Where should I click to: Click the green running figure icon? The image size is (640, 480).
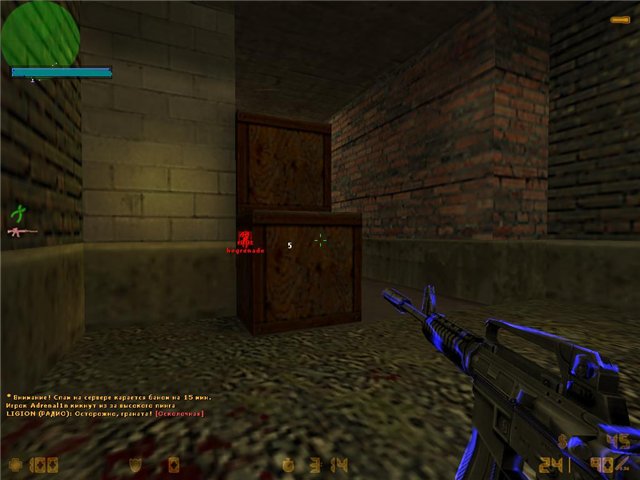coord(17,212)
